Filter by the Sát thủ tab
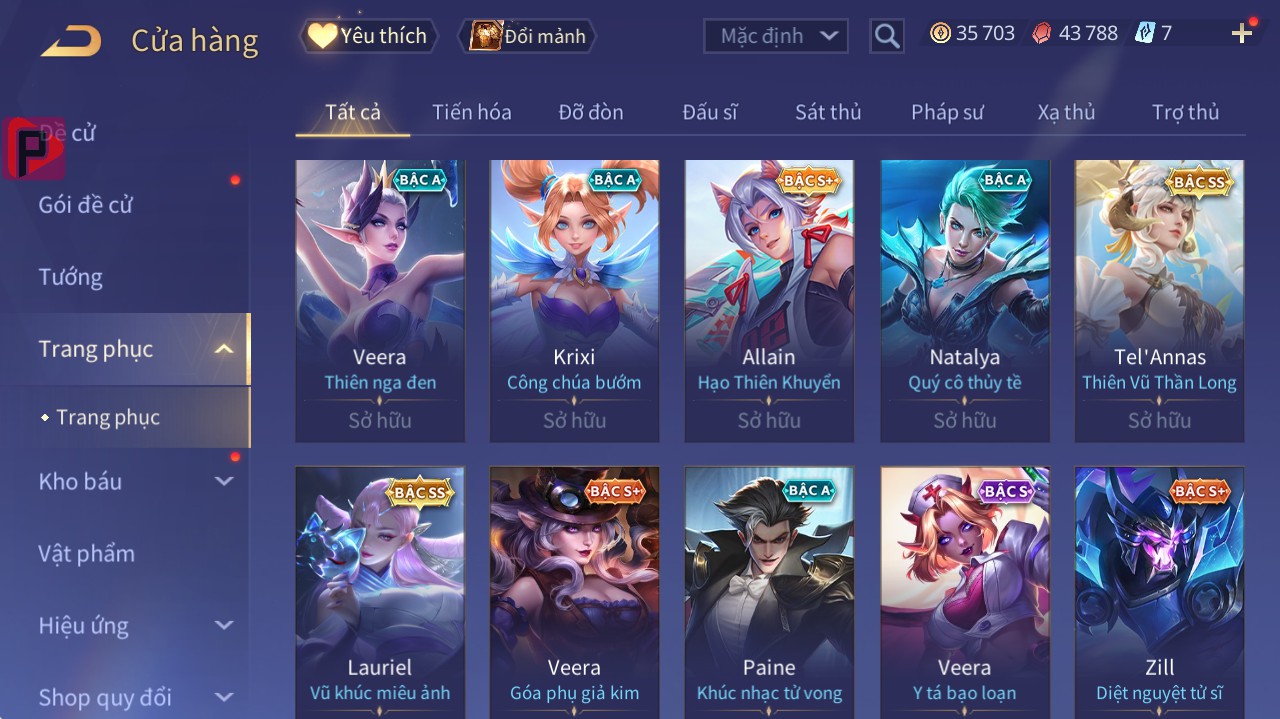Viewport: 1280px width, 719px height. (x=828, y=112)
